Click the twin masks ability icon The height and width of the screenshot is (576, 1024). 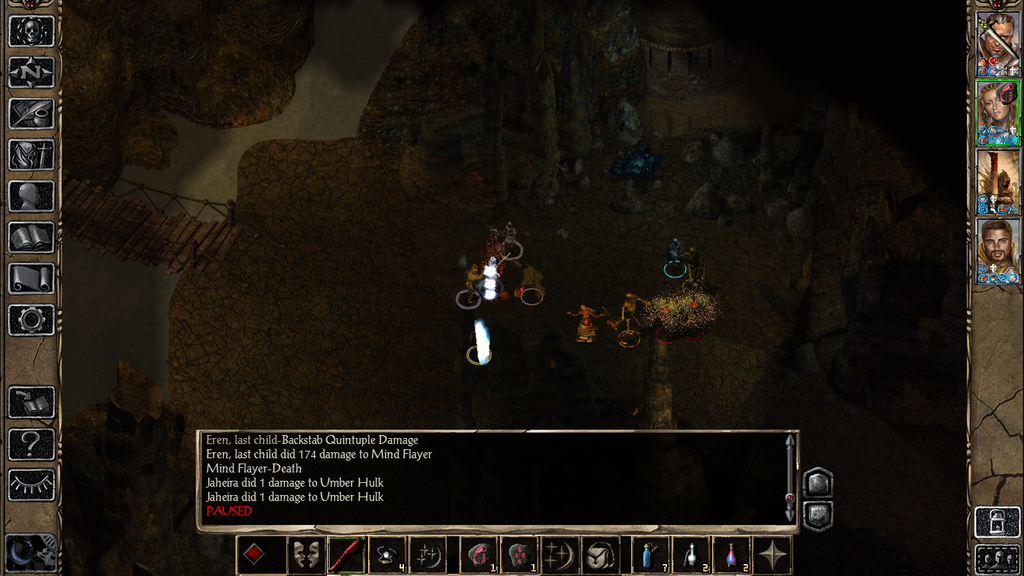[x=305, y=555]
